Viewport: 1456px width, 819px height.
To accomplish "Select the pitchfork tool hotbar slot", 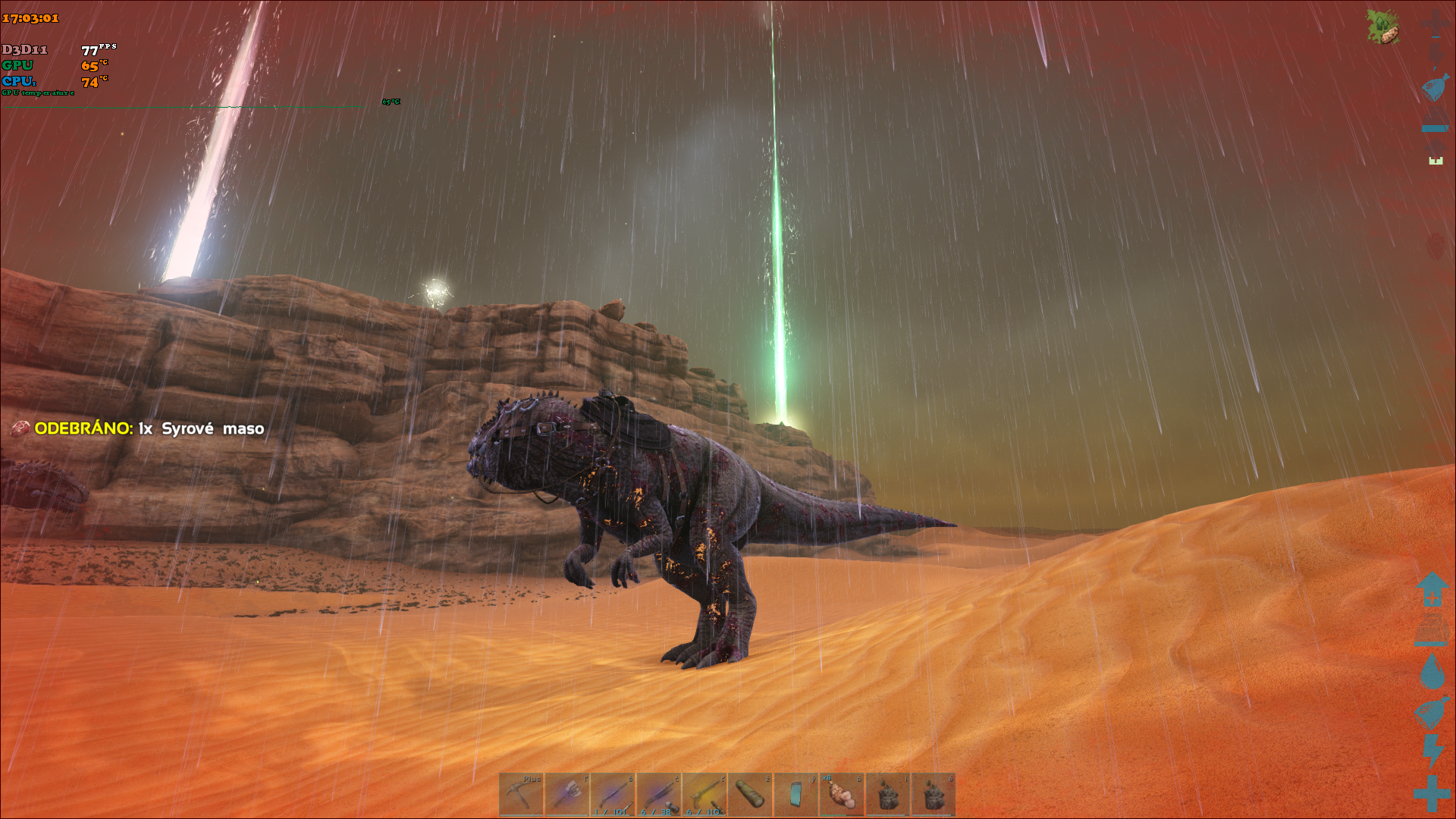I will click(567, 795).
